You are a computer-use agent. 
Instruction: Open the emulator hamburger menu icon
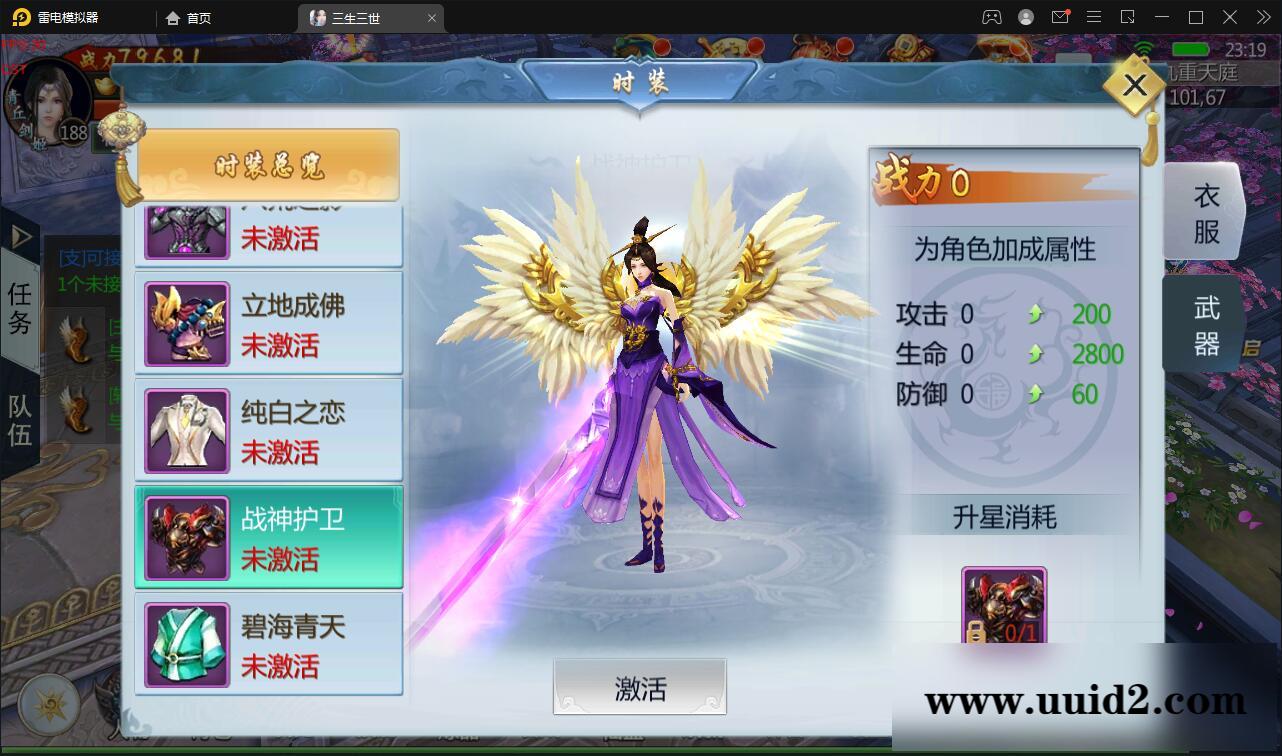(1094, 17)
